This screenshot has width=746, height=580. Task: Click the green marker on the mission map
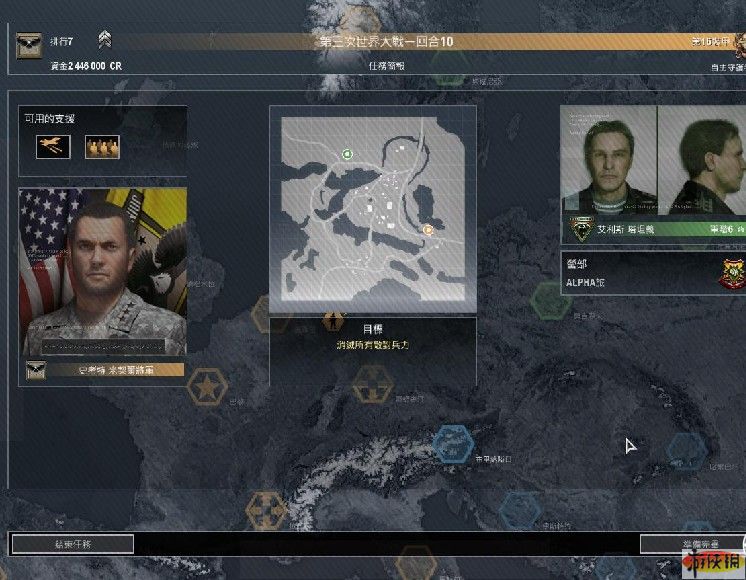click(x=347, y=154)
